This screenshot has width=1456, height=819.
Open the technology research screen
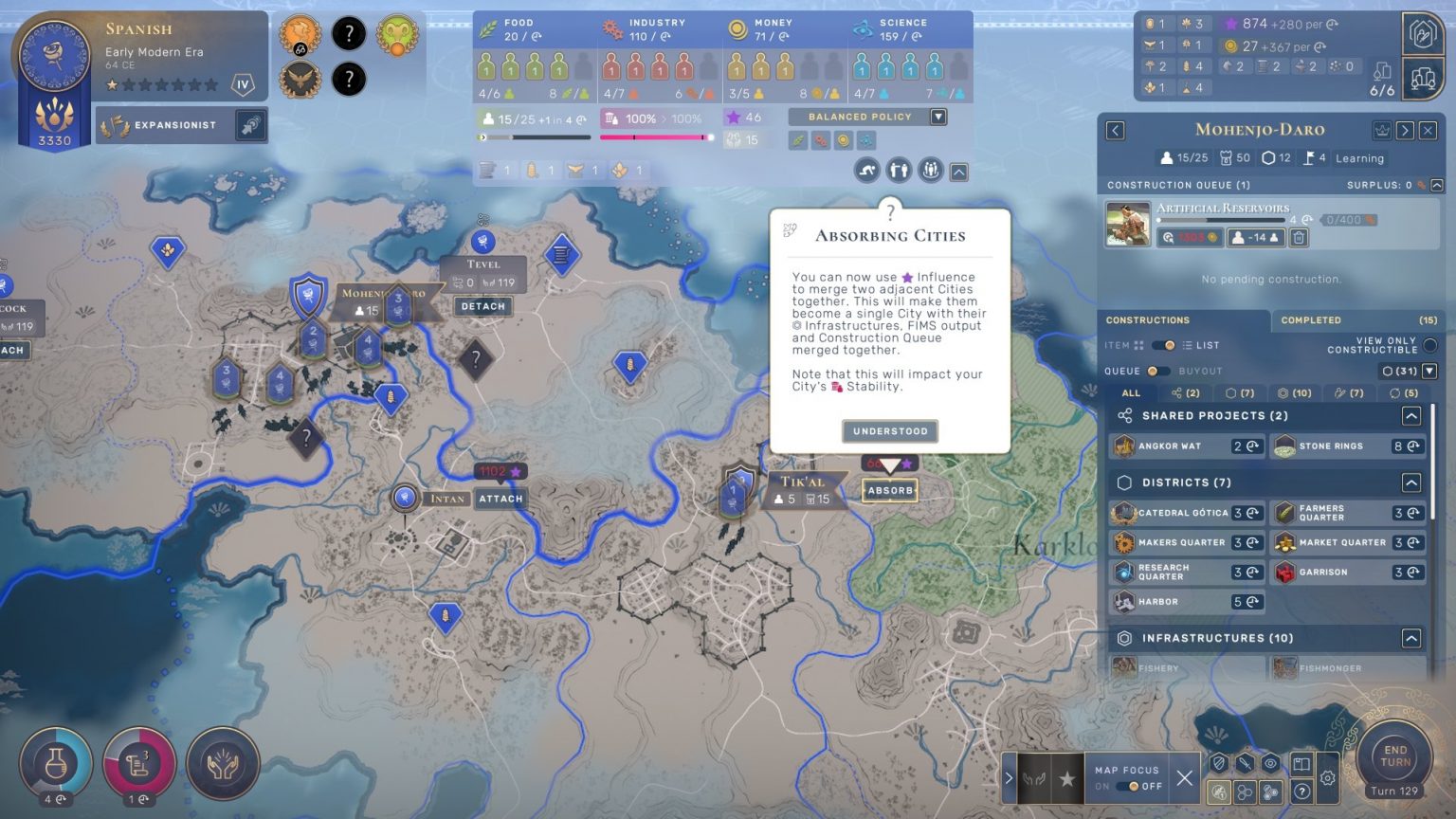pos(55,764)
